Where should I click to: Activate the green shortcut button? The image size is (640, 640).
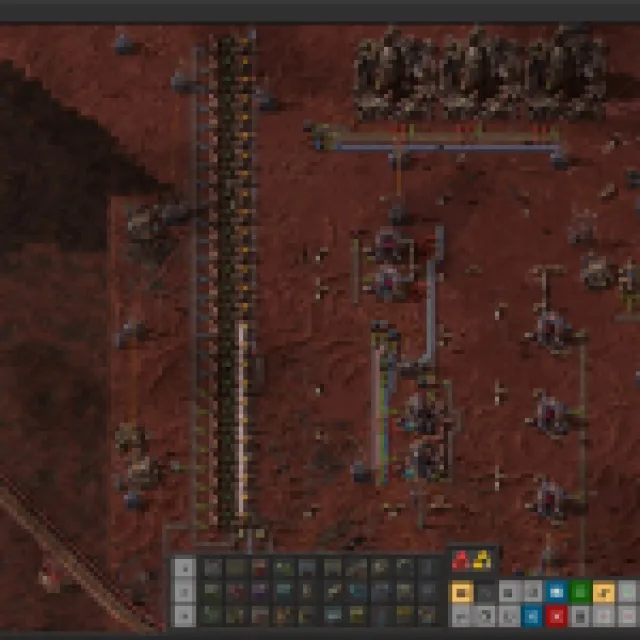coord(579,592)
